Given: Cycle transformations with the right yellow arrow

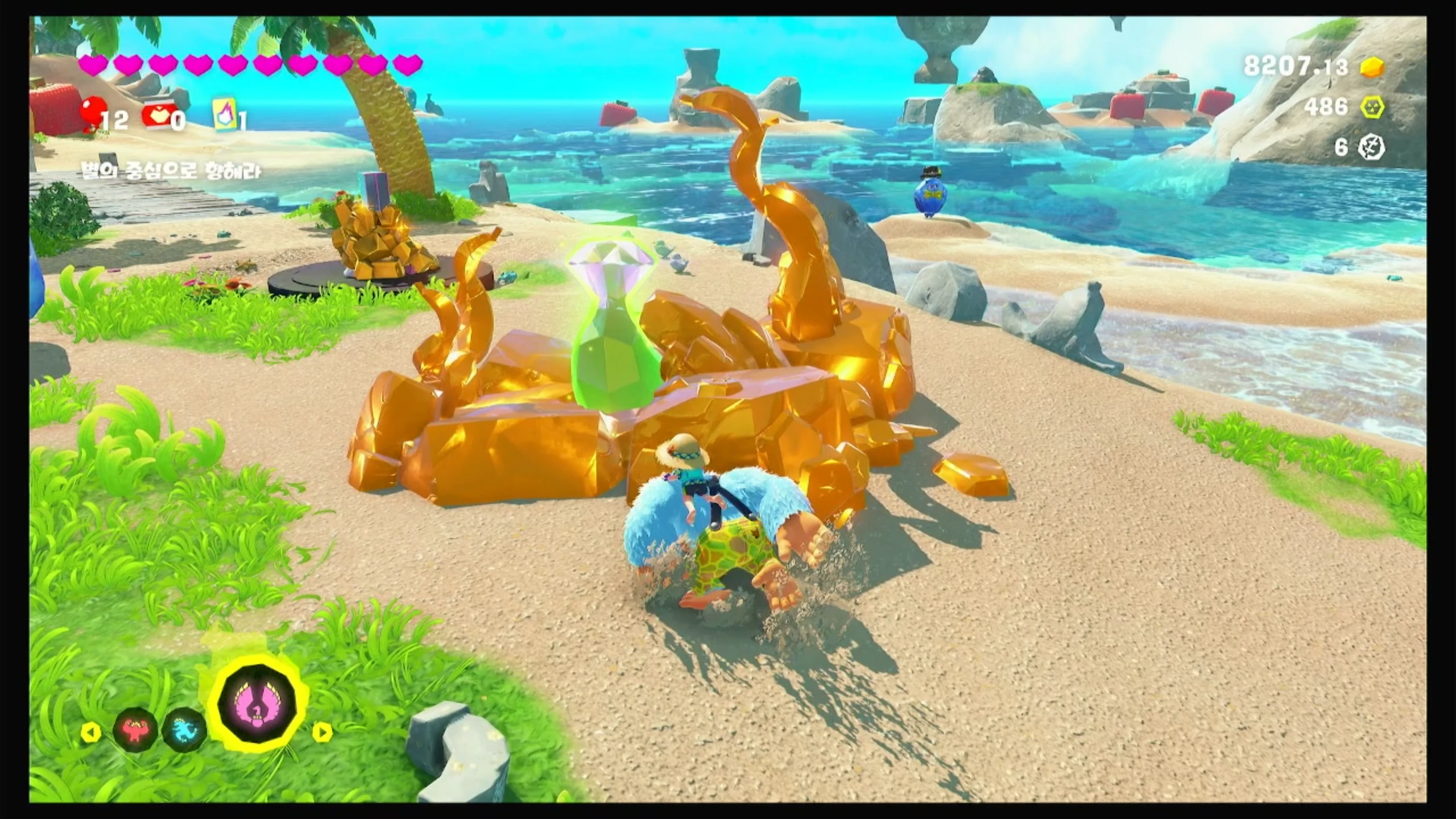Looking at the screenshot, I should [x=322, y=732].
